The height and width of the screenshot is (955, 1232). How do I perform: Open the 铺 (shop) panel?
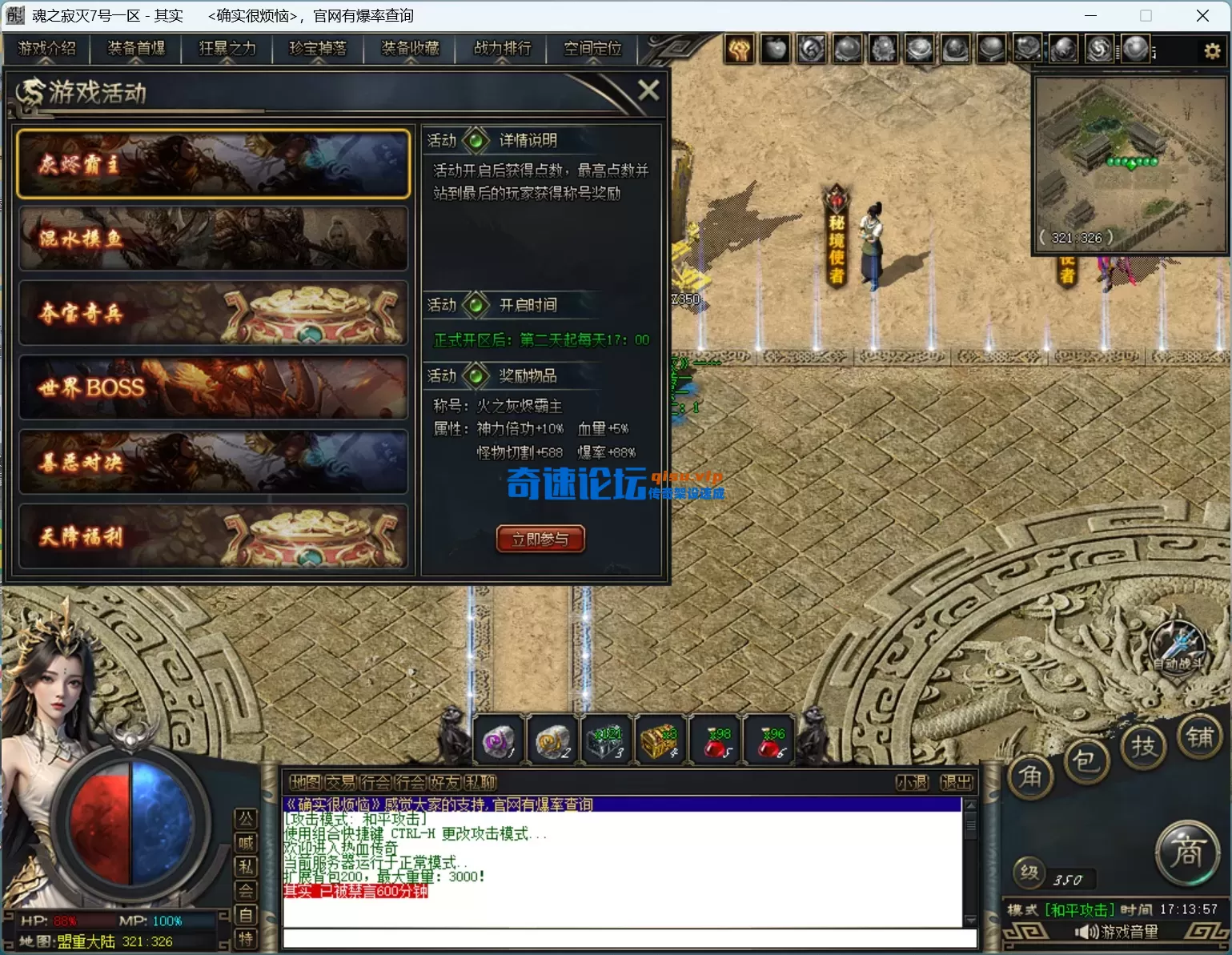point(1201,739)
